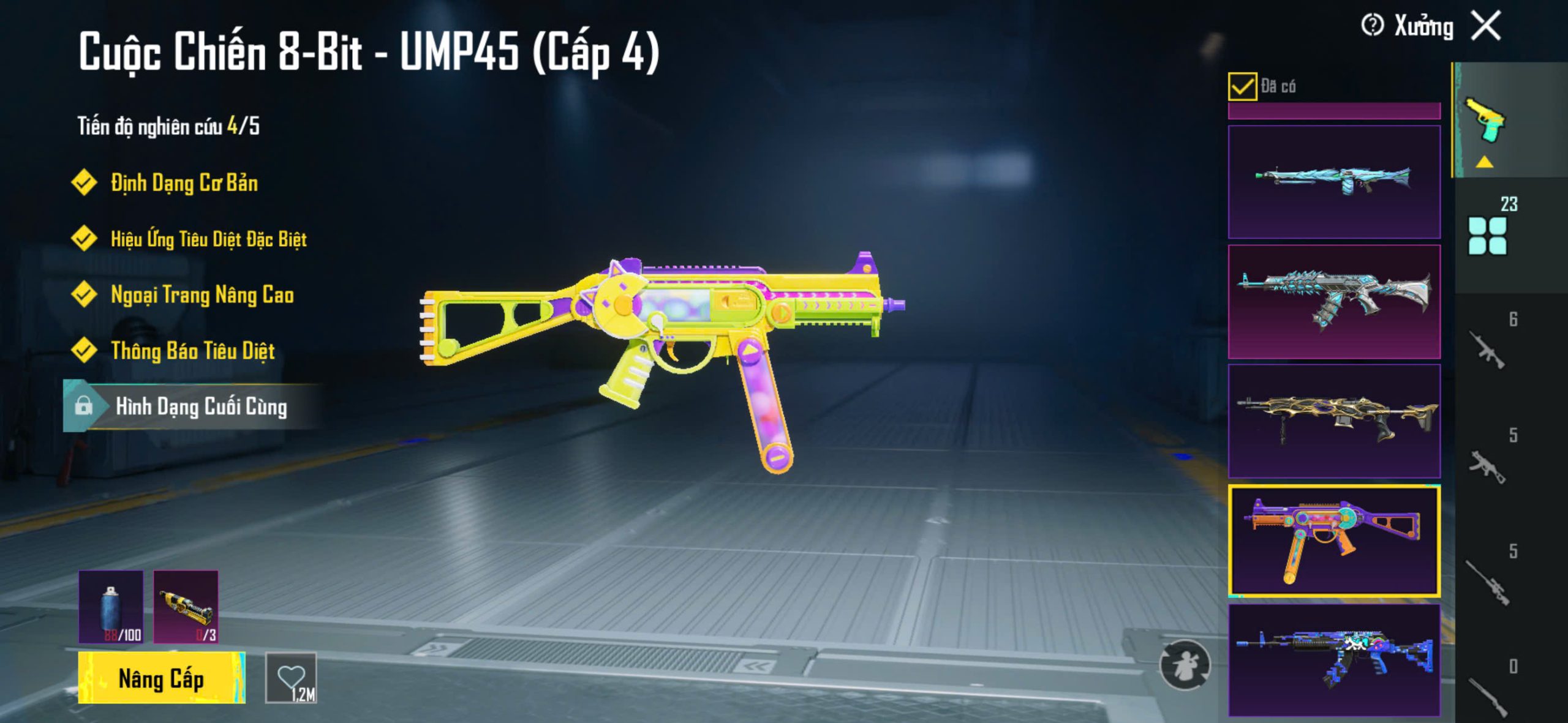
Task: Open the yellow pistol category tab
Action: tap(1485, 121)
